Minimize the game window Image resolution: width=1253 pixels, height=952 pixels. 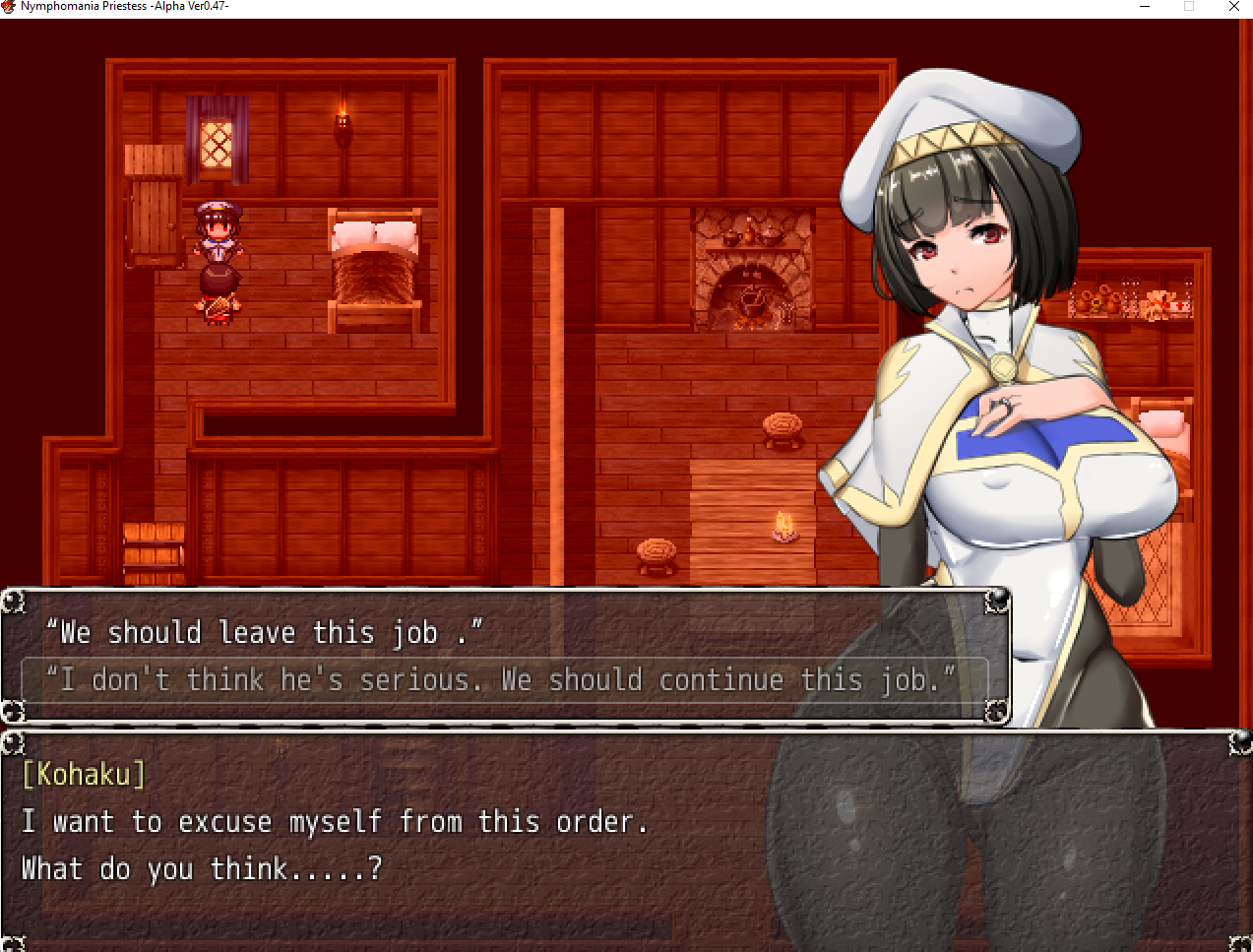point(1145,7)
